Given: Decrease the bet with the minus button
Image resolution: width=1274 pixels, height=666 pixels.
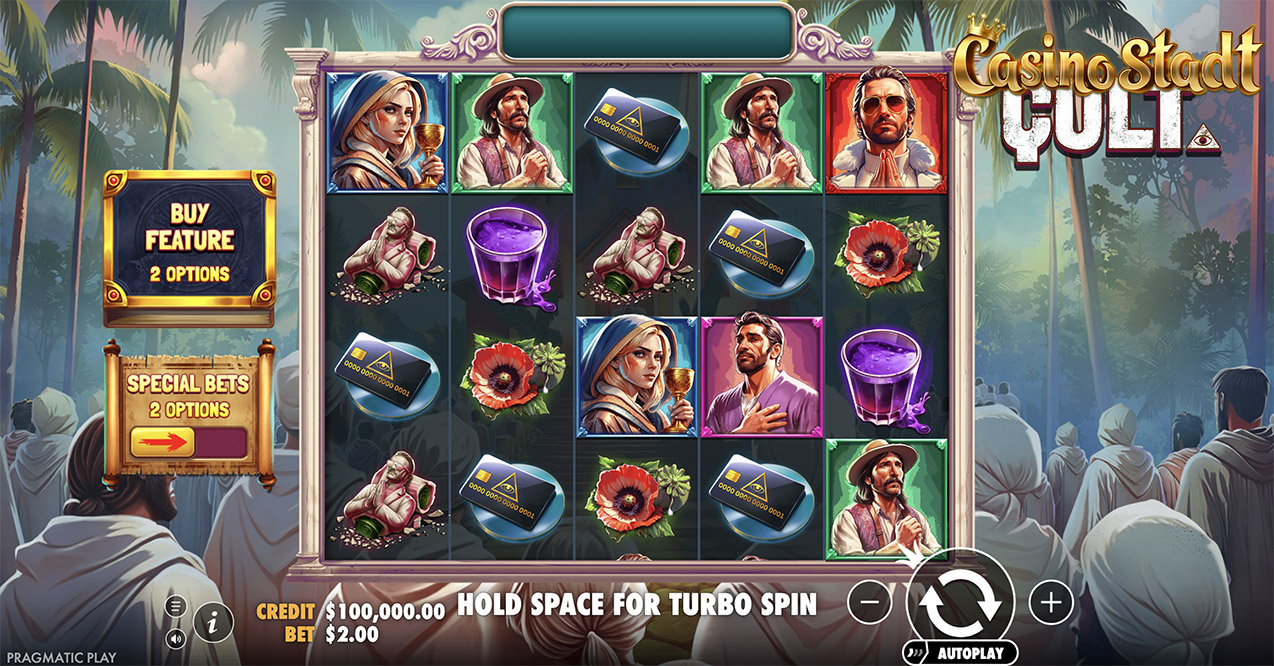Looking at the screenshot, I should pos(870,602).
